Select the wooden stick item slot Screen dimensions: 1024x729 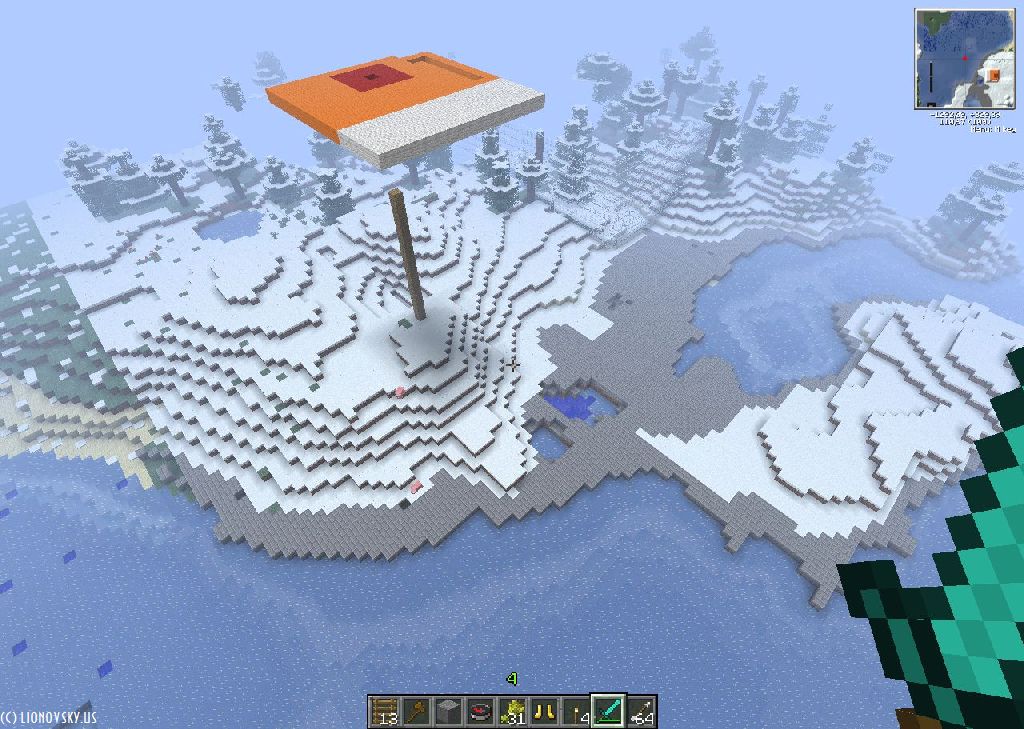click(x=417, y=711)
